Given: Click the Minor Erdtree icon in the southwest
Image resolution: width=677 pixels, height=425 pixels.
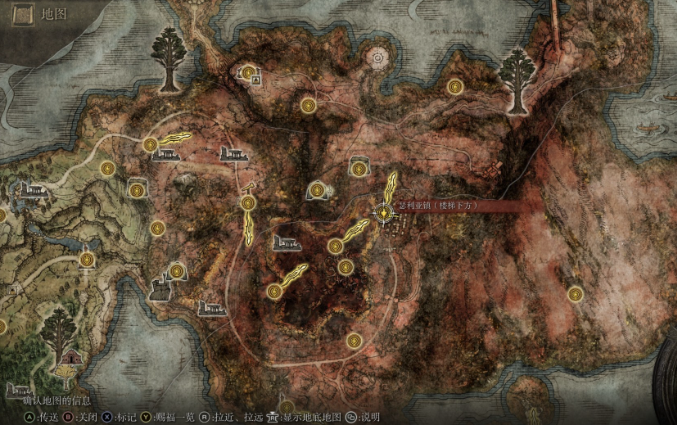Looking at the screenshot, I should pos(57,330).
